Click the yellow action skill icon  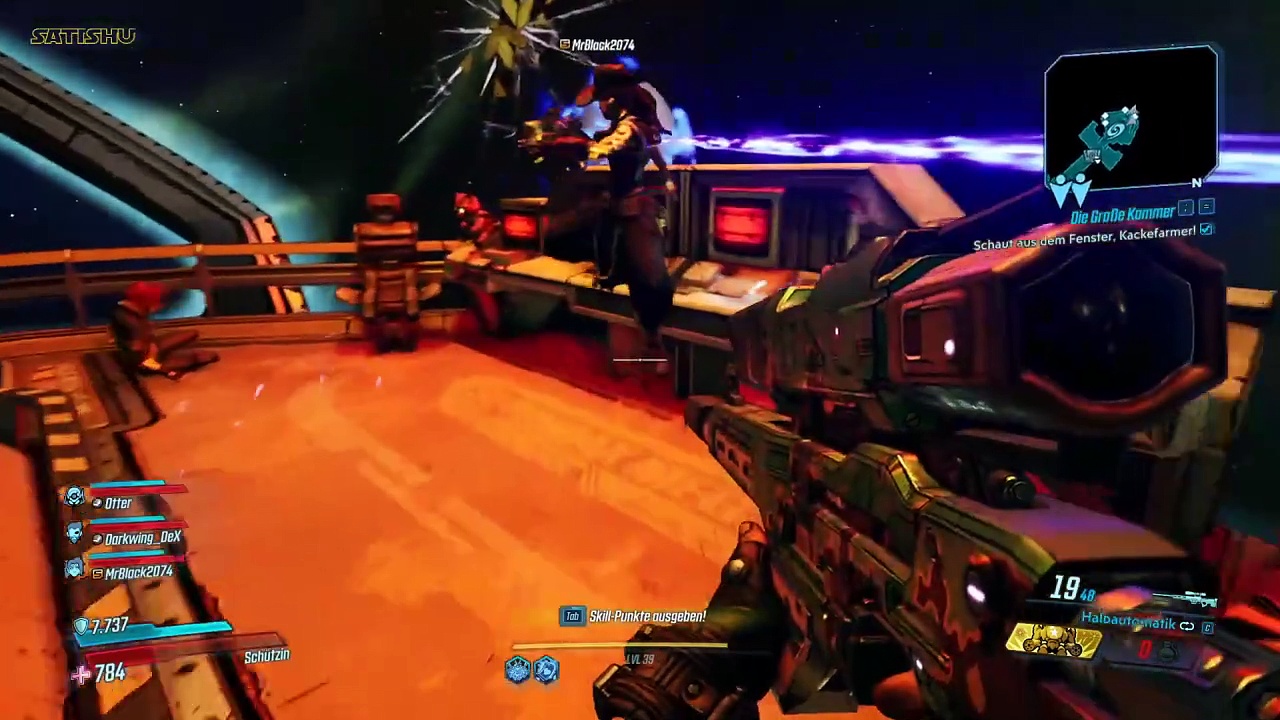1053,638
